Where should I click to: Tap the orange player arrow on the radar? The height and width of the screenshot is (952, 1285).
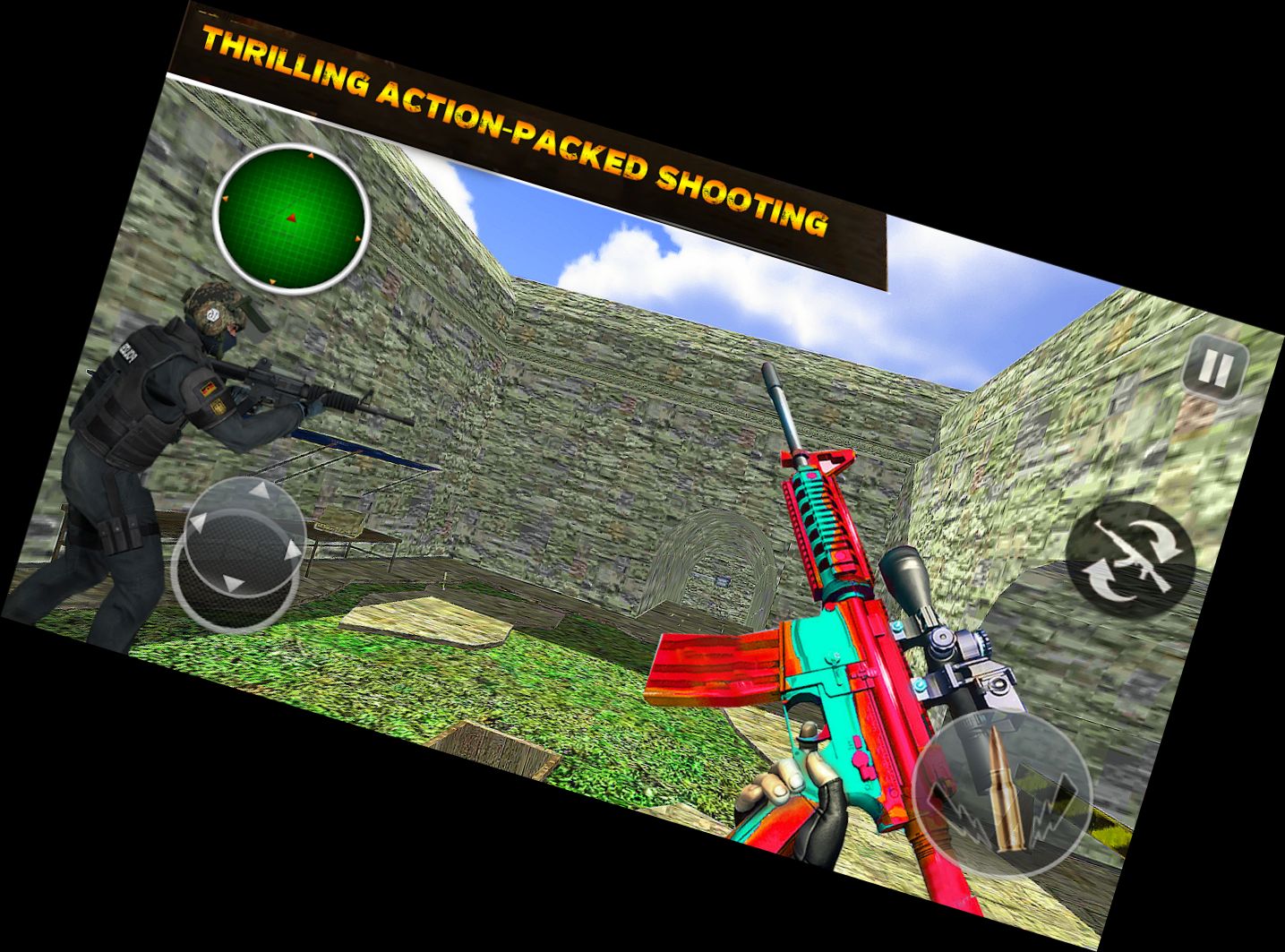[291, 218]
